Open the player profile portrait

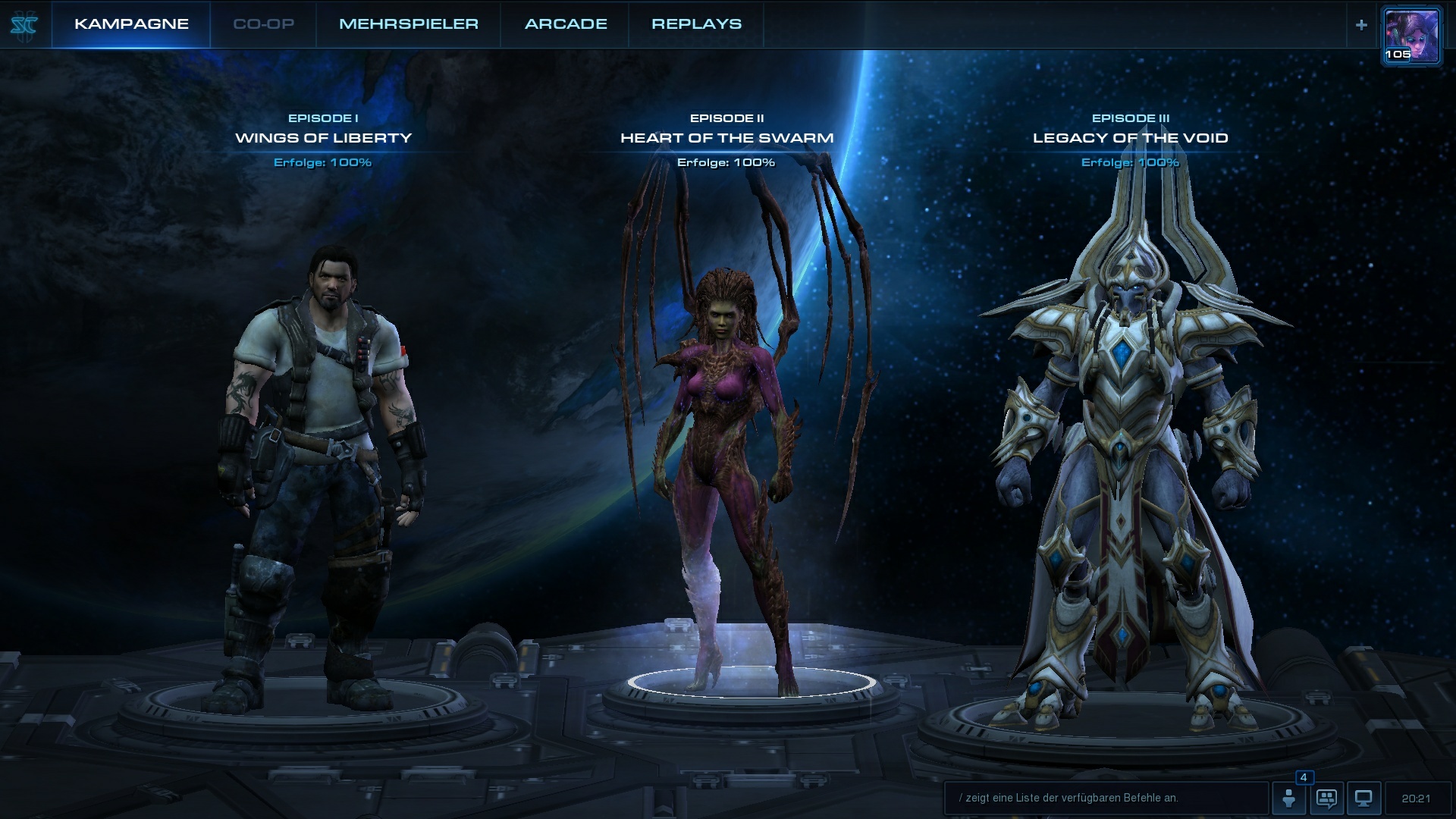(x=1411, y=36)
